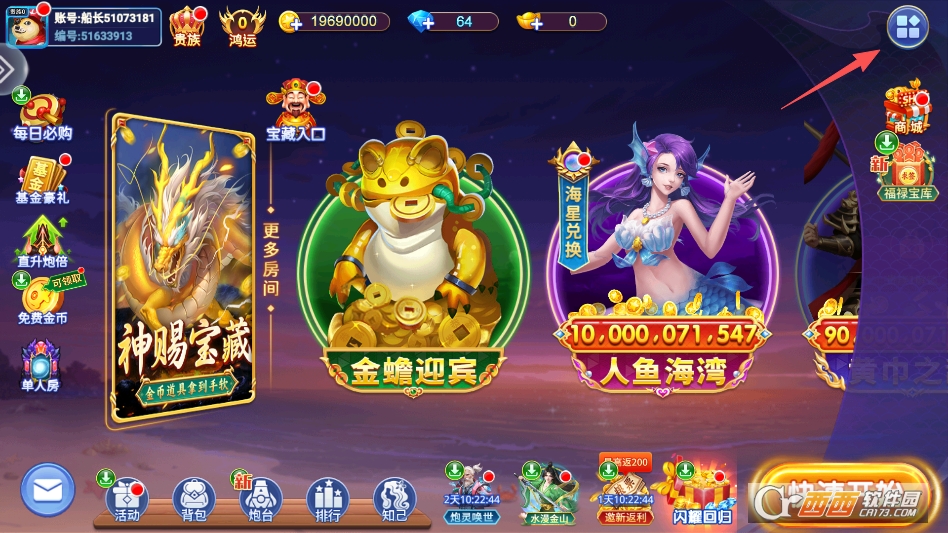This screenshot has width=948, height=533.
Task: Open the 鸿运 fortune badge
Action: pyautogui.click(x=242, y=24)
